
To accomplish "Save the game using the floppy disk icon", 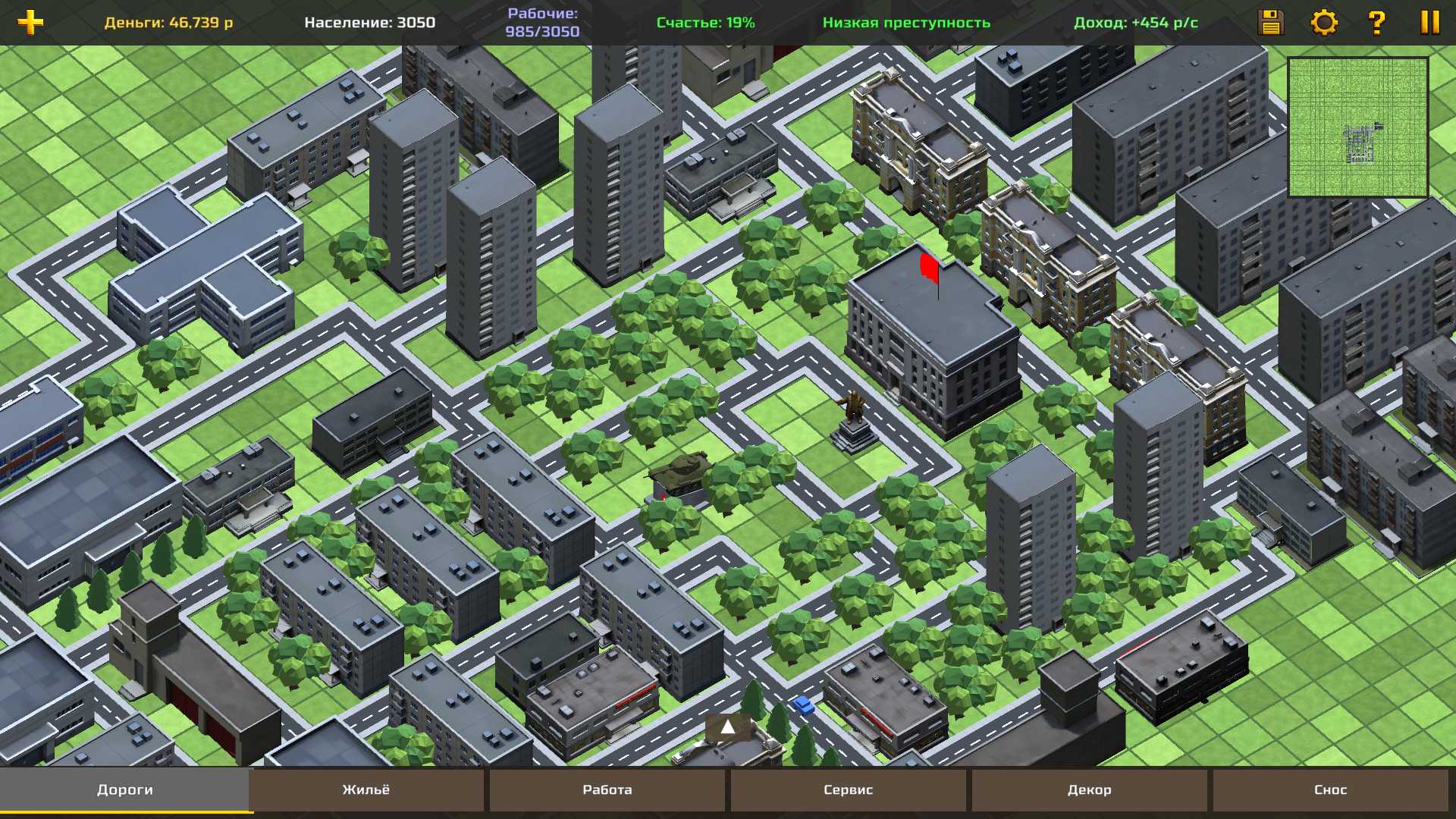I will pos(1271,24).
